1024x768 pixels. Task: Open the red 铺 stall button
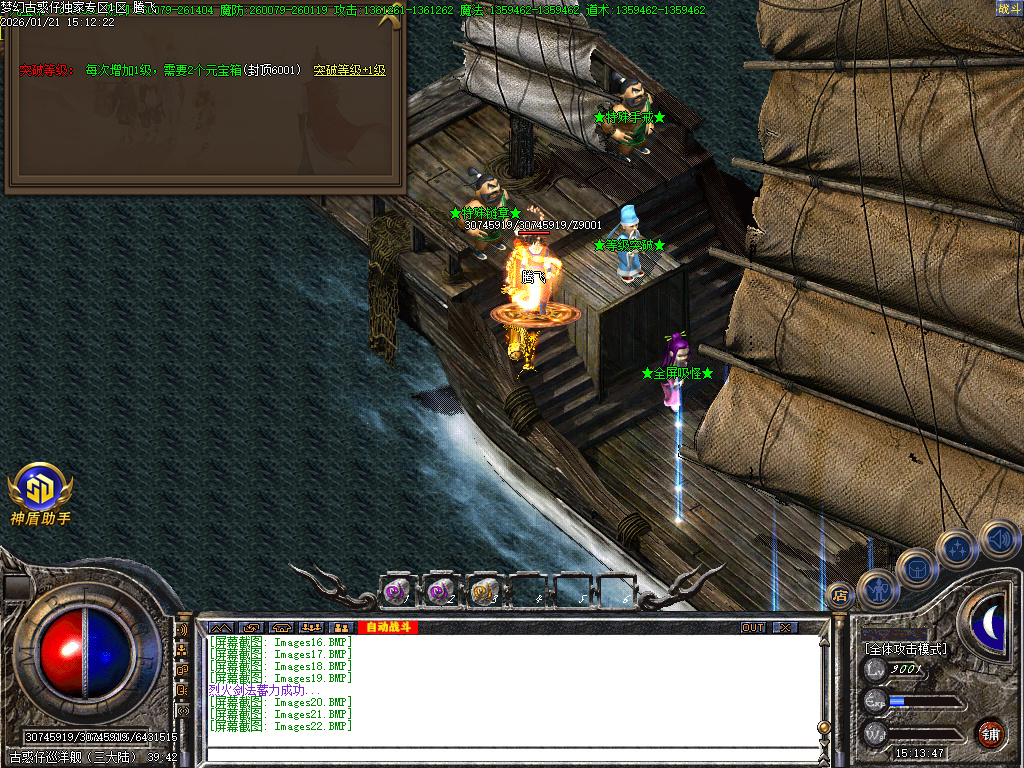990,732
